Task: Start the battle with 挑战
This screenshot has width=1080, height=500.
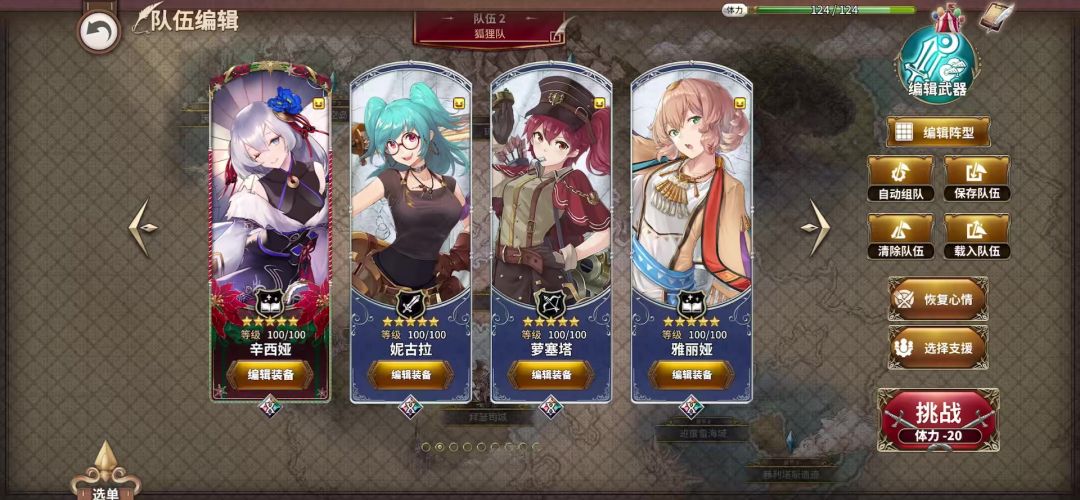Action: click(937, 419)
